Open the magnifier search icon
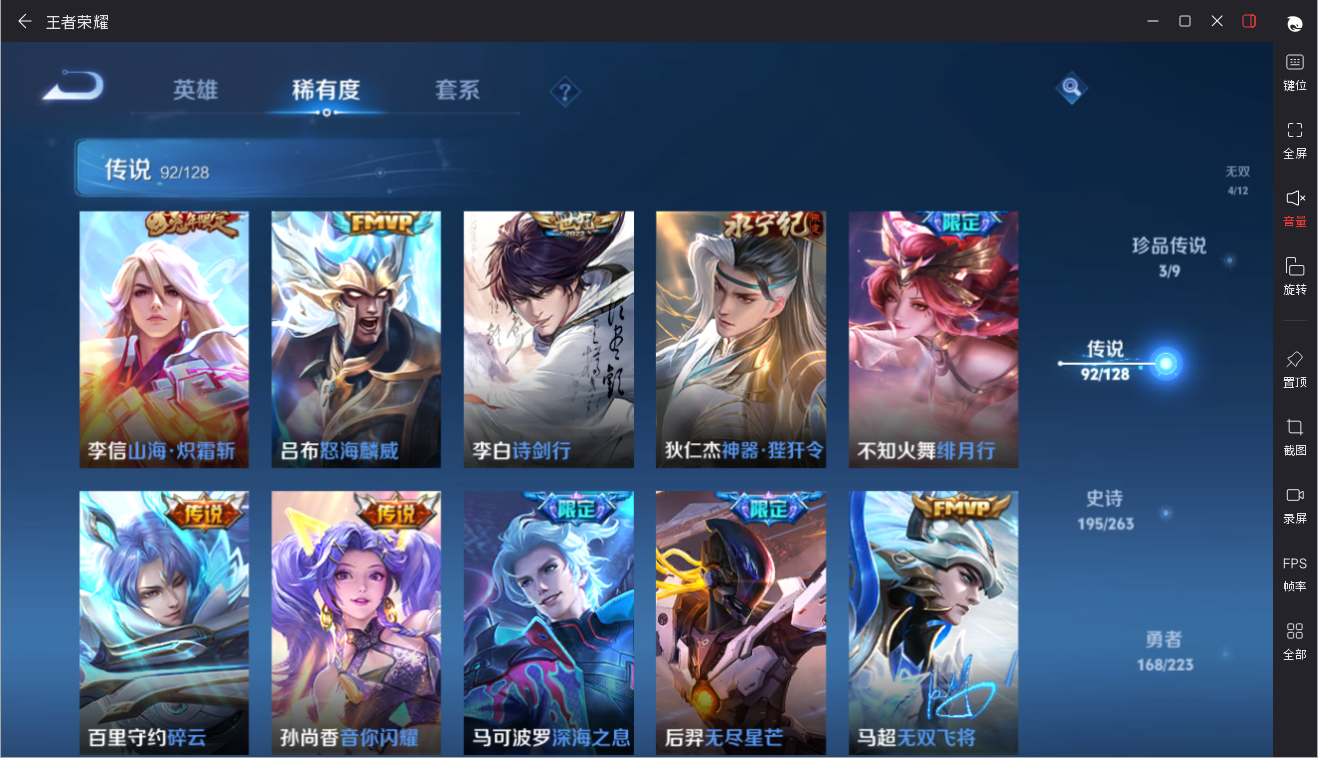The height and width of the screenshot is (758, 1318). coord(1071,88)
